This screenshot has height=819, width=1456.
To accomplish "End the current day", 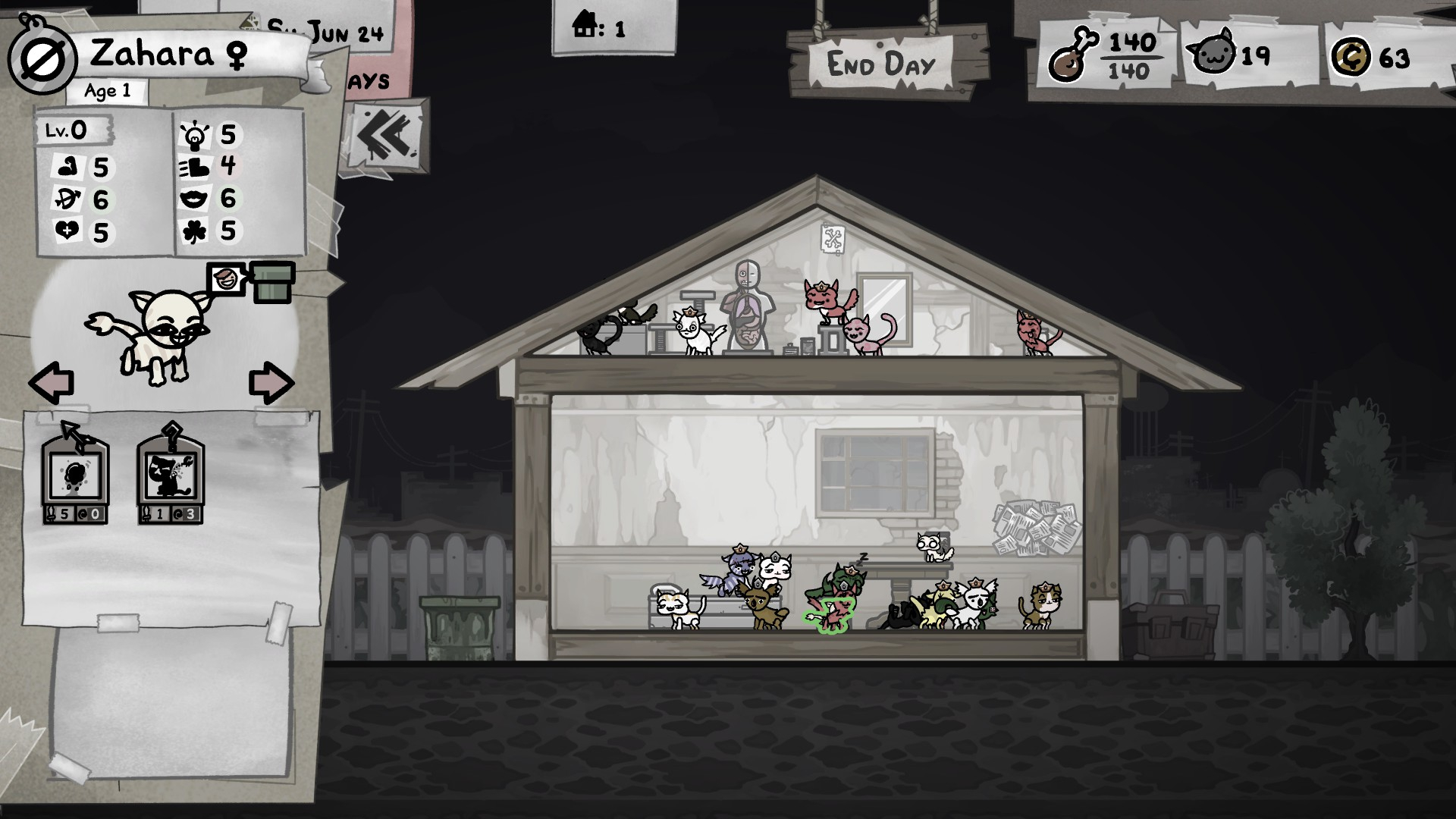I will 881,64.
